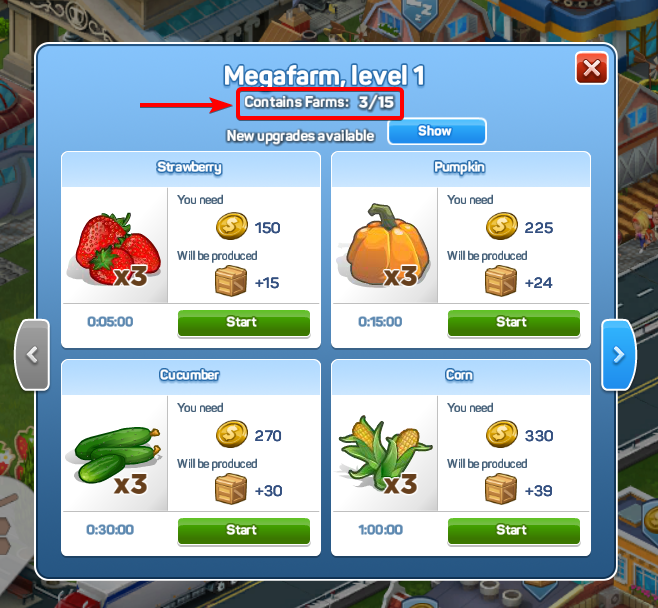Start Corn production
Screen dimensions: 658x608
tap(513, 530)
